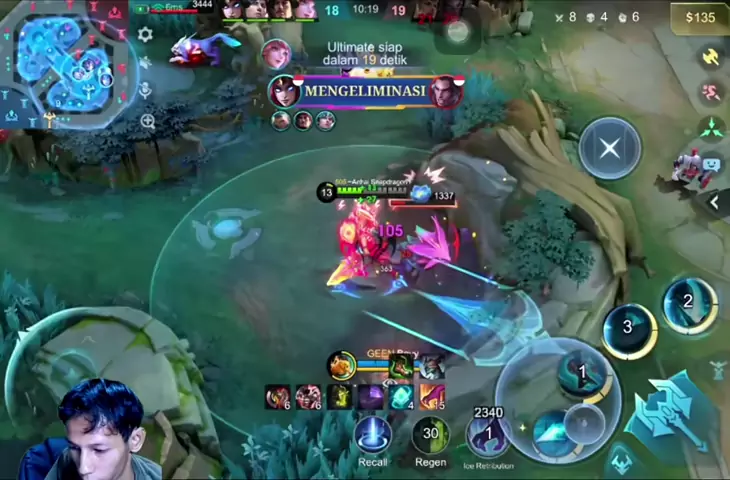730x480 pixels.
Task: Open the quick chat bubble icon
Action: coord(712,163)
